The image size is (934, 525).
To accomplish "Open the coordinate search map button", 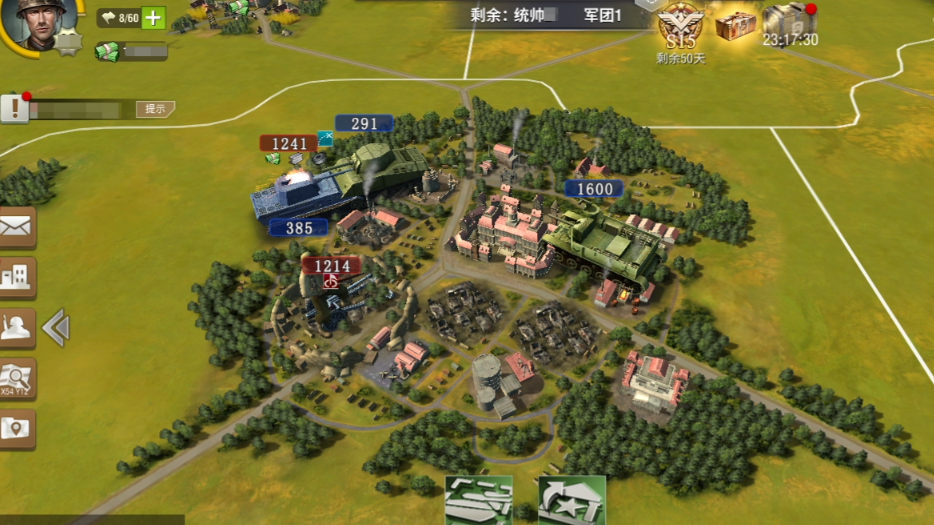I will 17,378.
